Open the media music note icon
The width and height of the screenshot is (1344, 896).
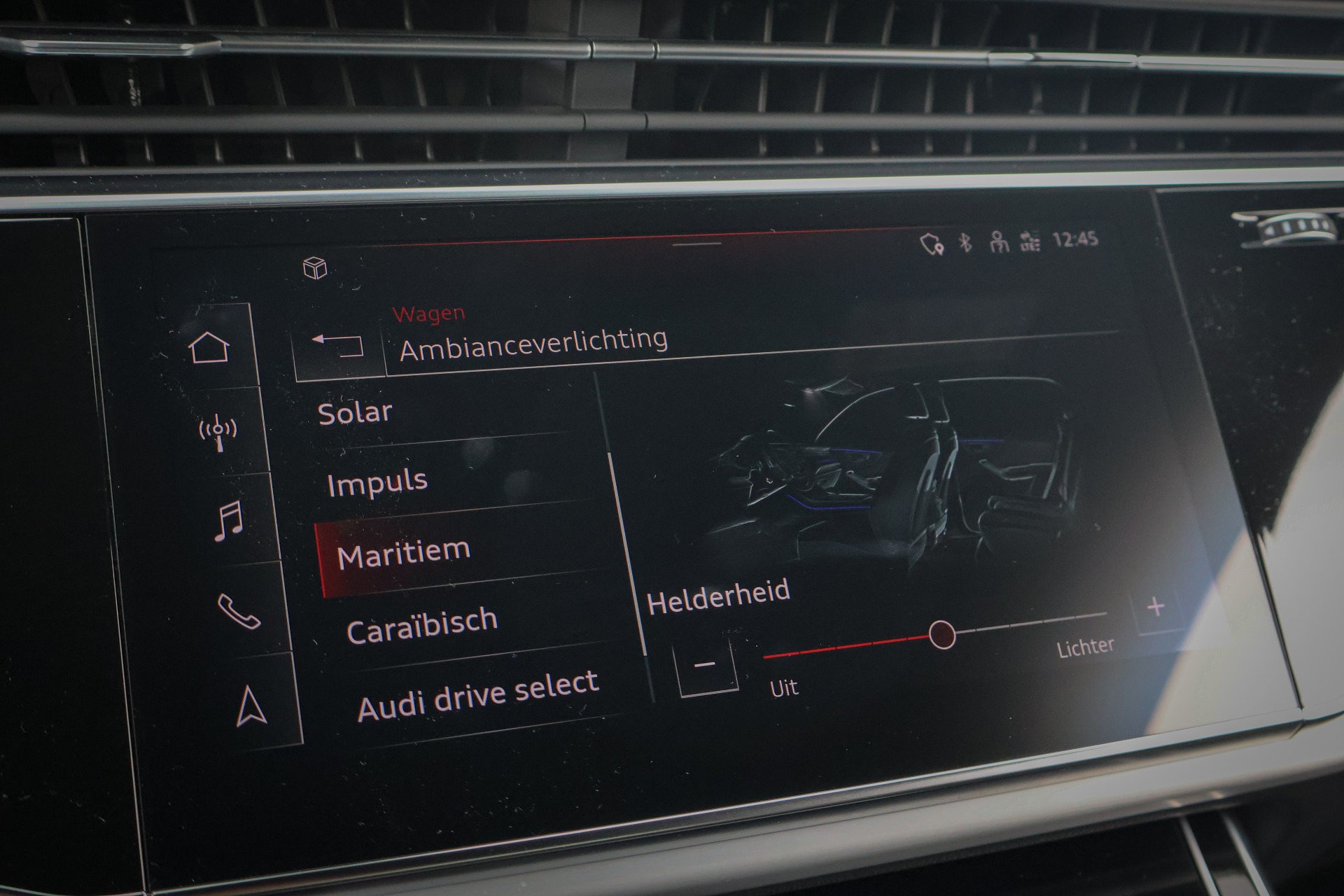click(228, 521)
